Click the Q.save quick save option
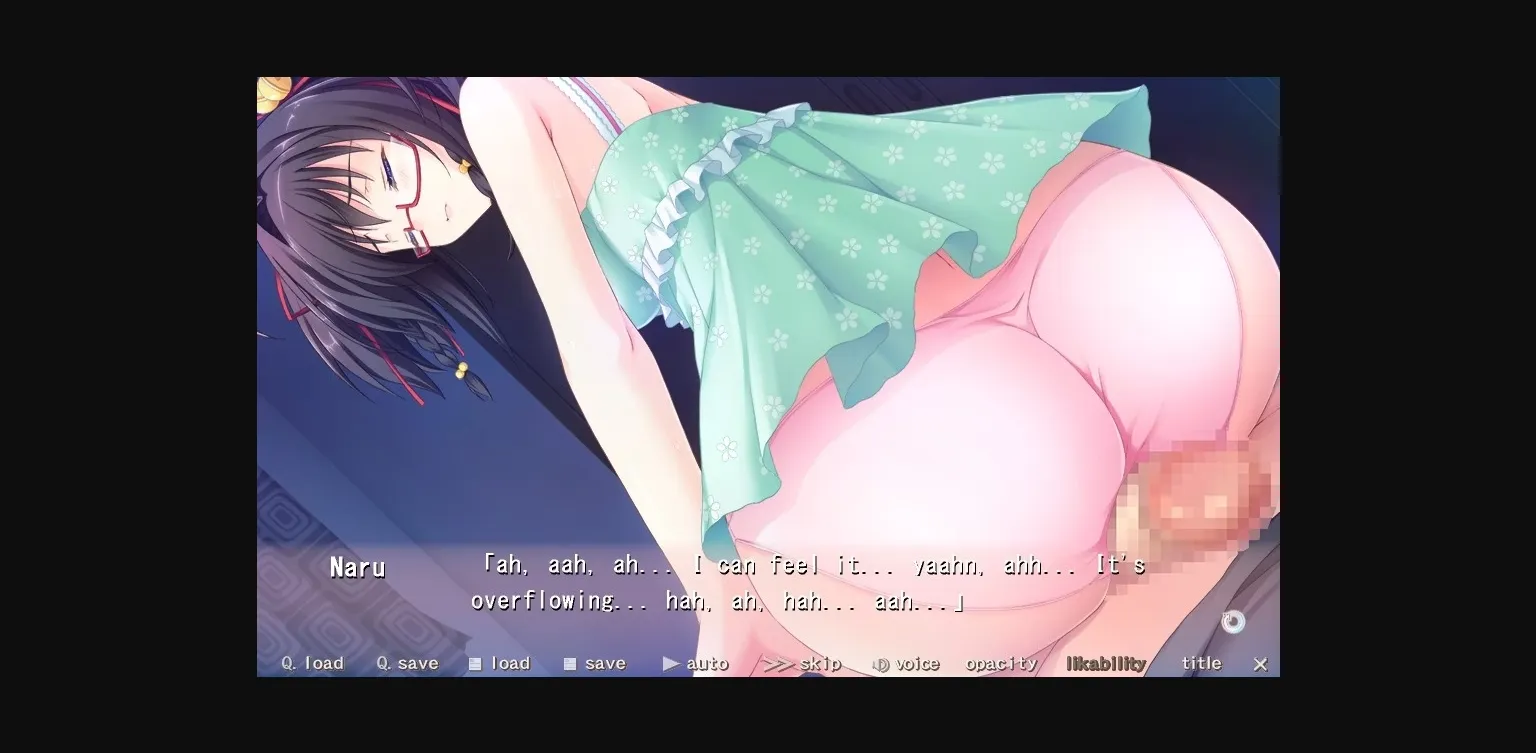Image resolution: width=1536 pixels, height=753 pixels. 406,662
